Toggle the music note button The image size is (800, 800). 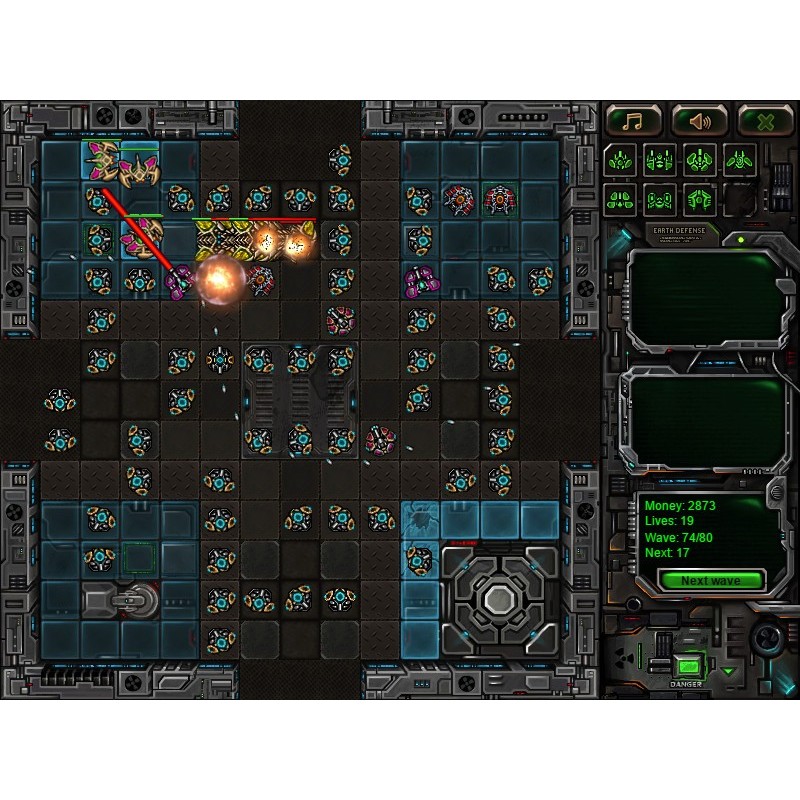pos(634,121)
